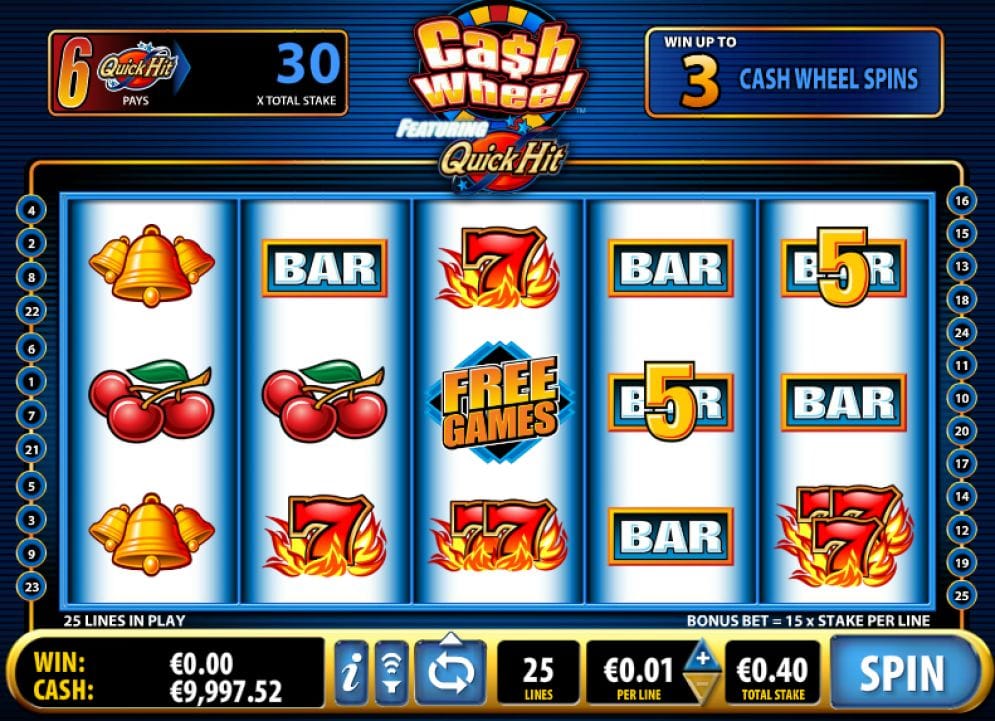
Task: Select the 25 lines box
Action: [x=538, y=673]
